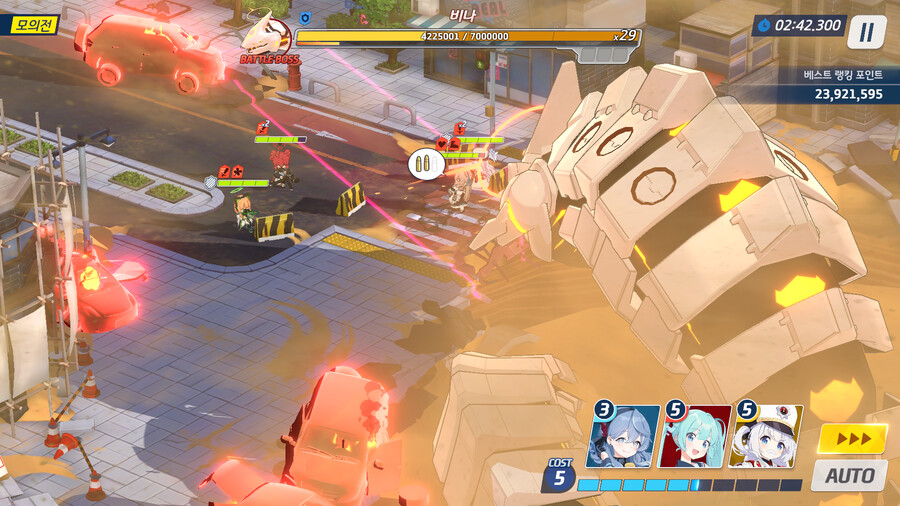Use the cost 3 blue-haired student skill card
Viewport: 900px width, 506px height.
[624, 437]
